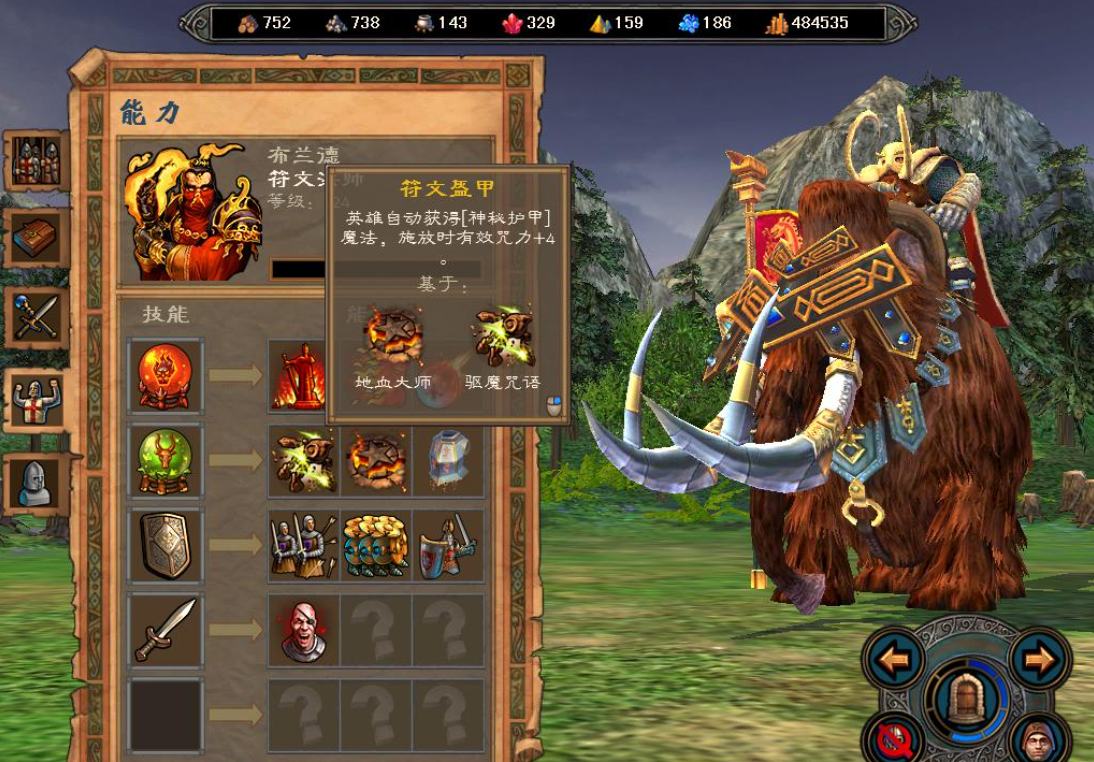Click the stone doorway exit button
This screenshot has height=762, width=1094.
point(966,696)
